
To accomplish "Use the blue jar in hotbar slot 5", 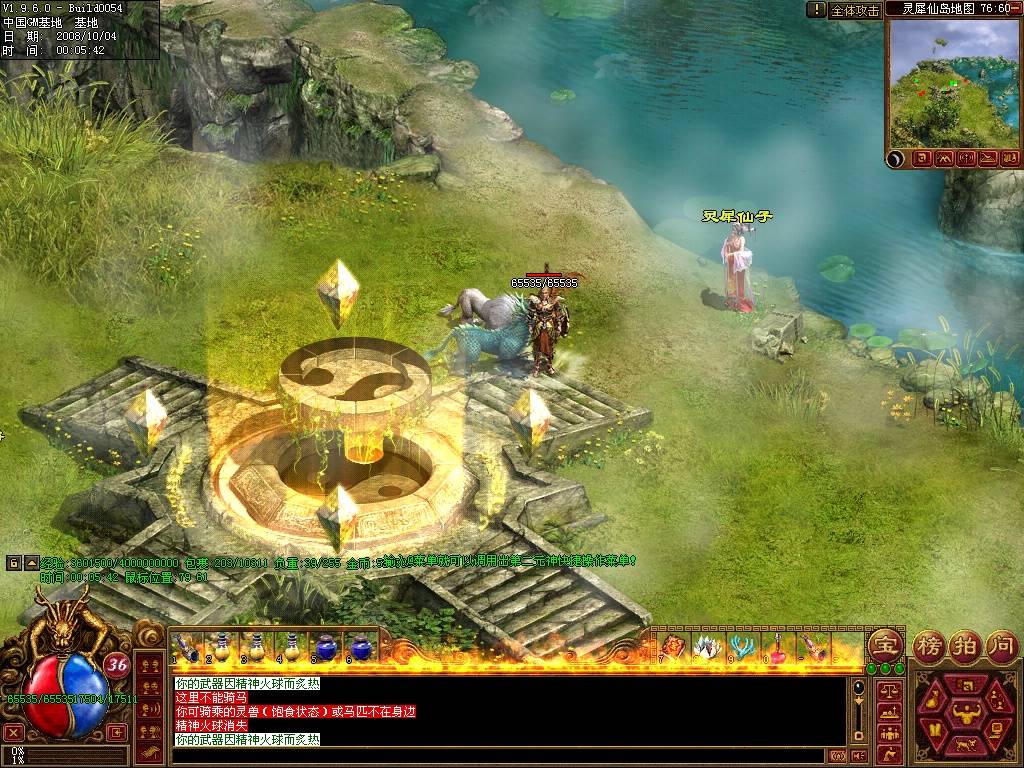I will pos(326,647).
